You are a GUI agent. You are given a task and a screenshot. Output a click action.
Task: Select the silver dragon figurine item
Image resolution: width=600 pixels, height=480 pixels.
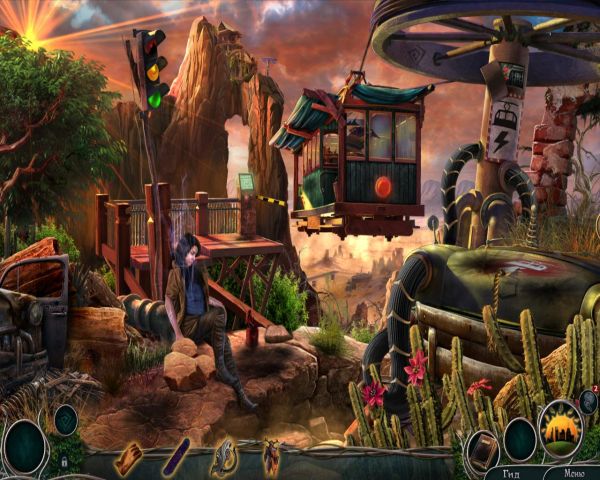(x=224, y=458)
